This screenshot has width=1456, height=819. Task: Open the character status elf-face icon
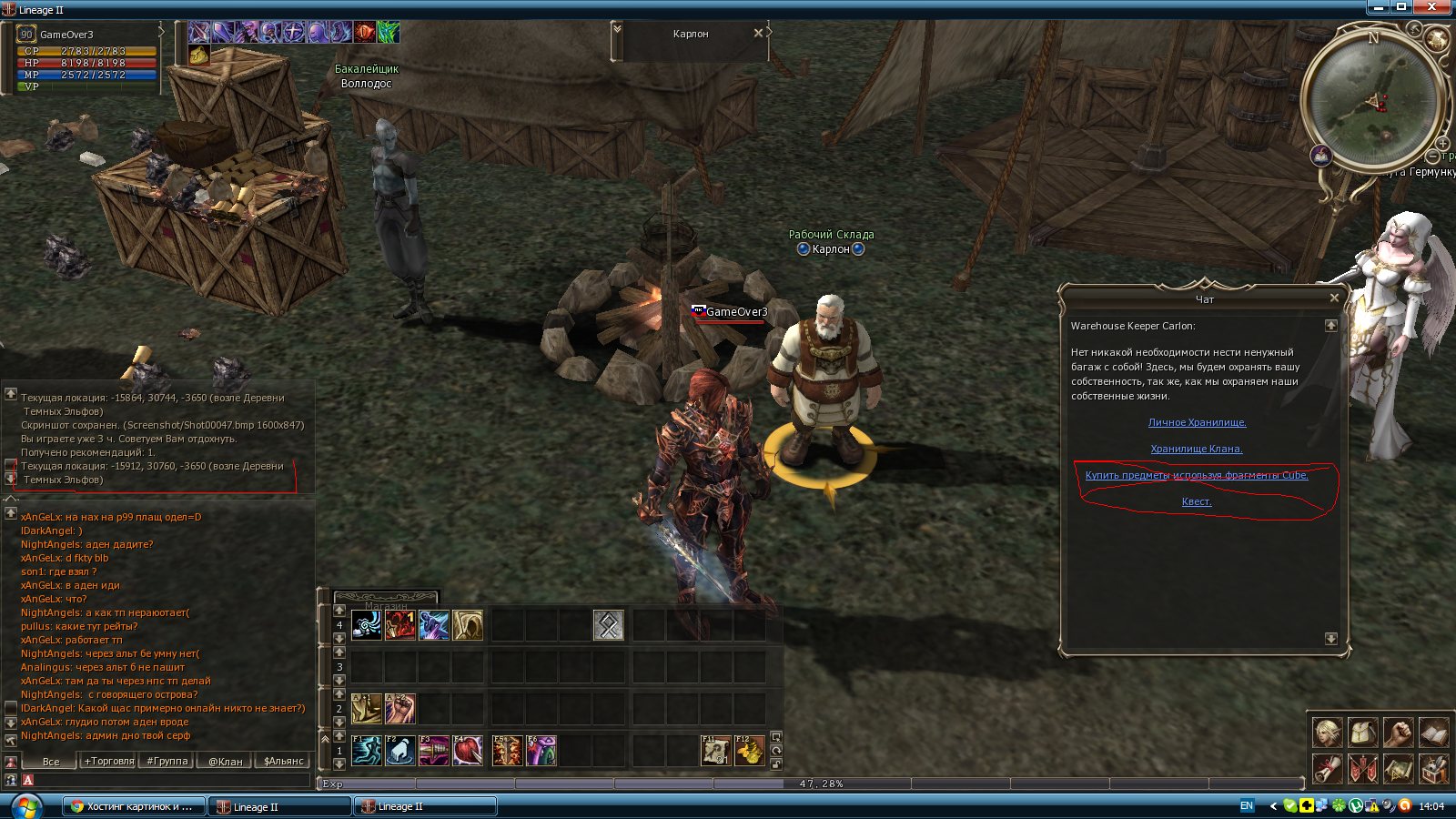pos(1327,732)
